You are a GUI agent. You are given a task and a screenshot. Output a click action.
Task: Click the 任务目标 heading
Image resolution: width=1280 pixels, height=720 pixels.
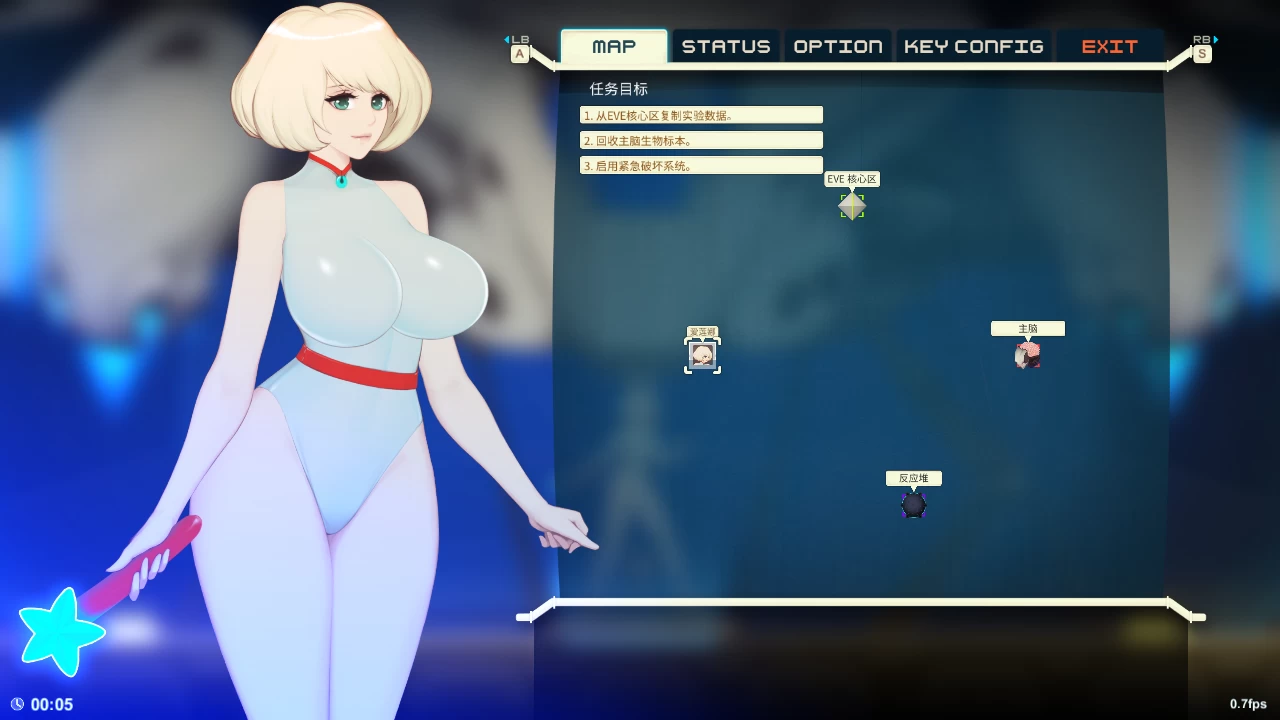[x=619, y=89]
